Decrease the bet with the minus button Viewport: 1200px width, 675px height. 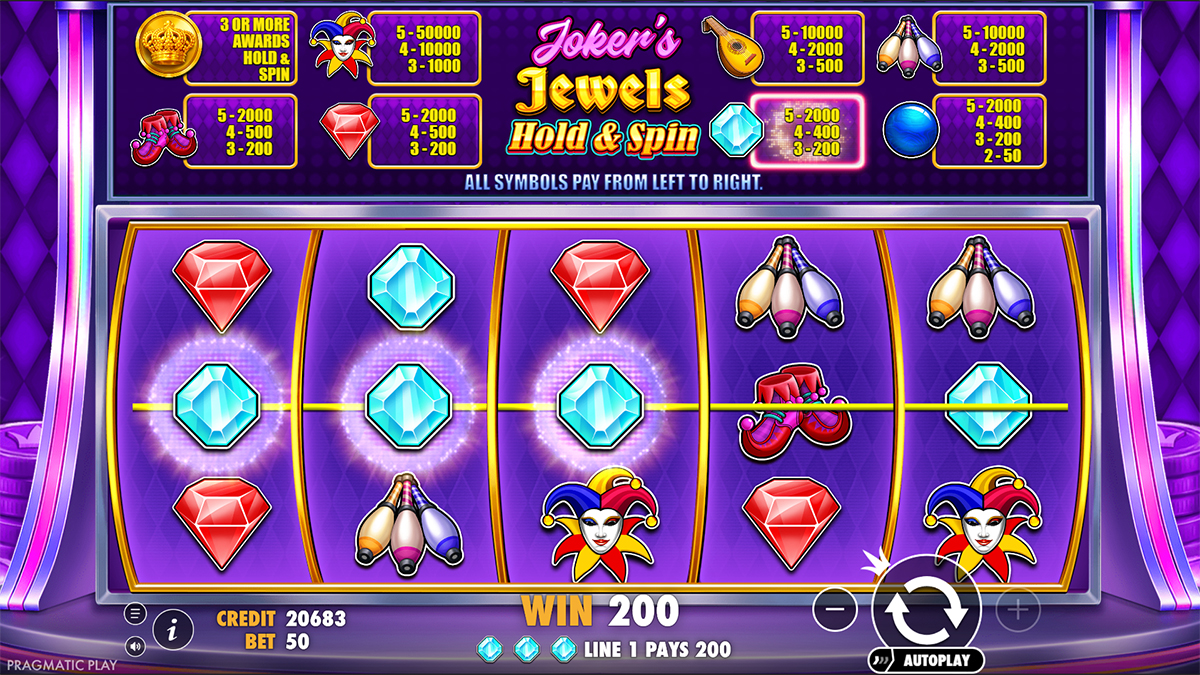tap(835, 607)
